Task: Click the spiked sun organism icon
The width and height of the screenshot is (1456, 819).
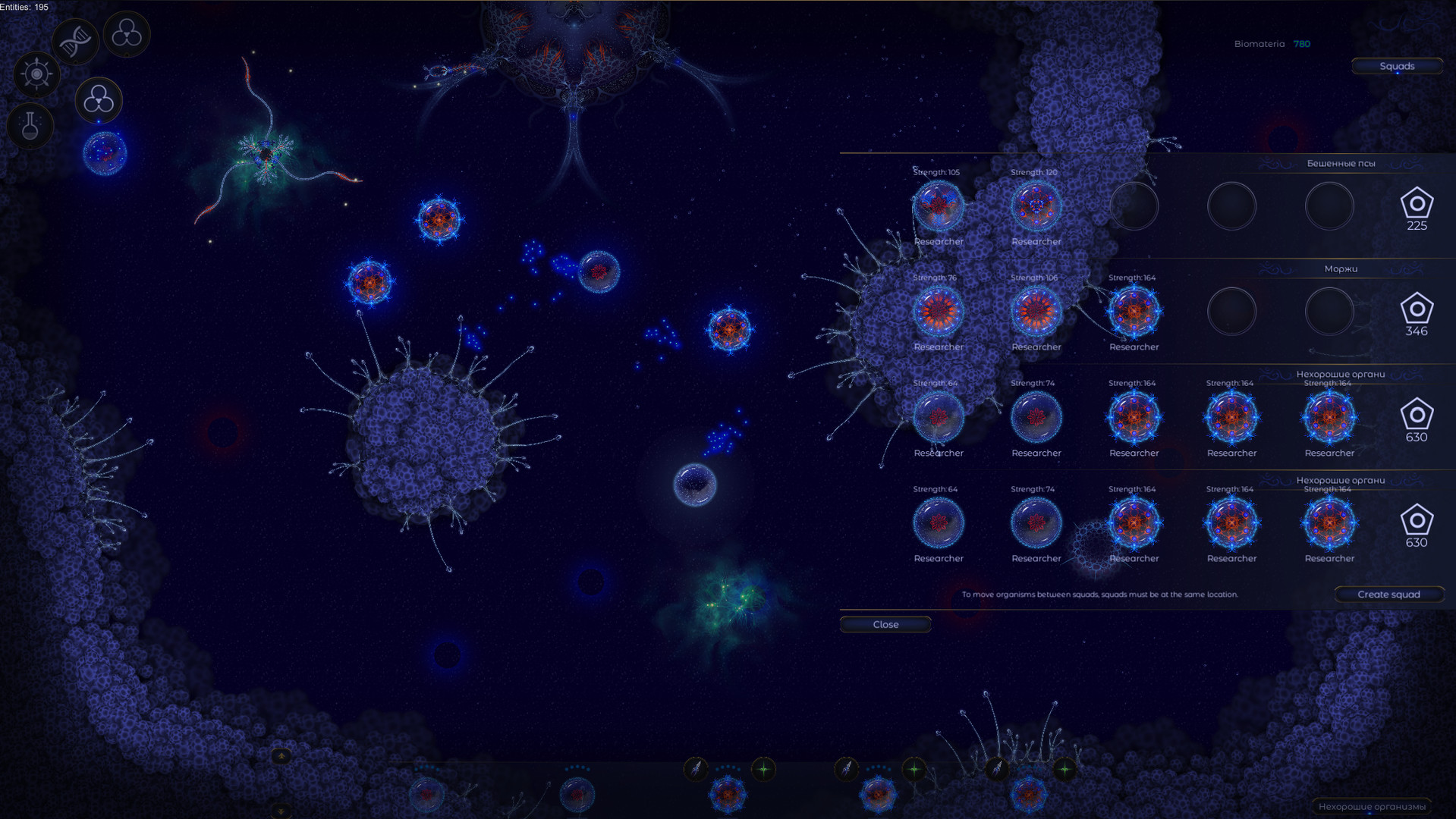Action: [x=36, y=75]
